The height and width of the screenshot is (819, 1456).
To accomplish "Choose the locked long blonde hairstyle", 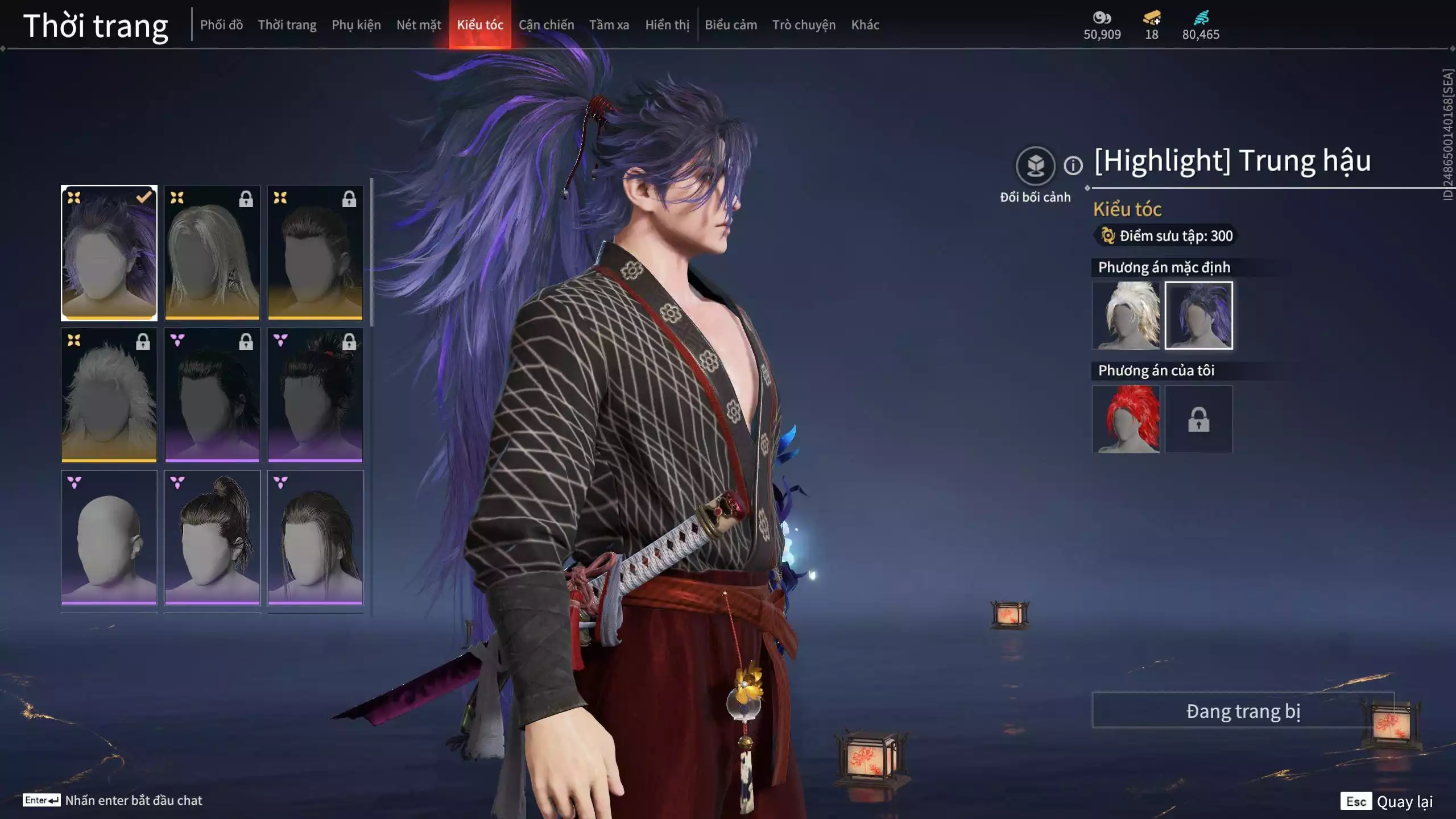I will pyautogui.click(x=212, y=253).
